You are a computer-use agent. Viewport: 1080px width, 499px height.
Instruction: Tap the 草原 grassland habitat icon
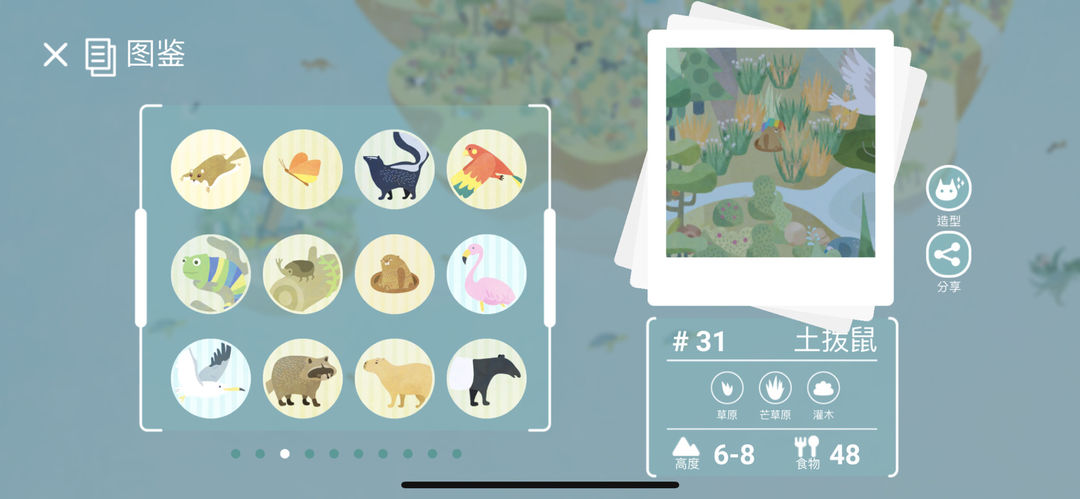[727, 388]
